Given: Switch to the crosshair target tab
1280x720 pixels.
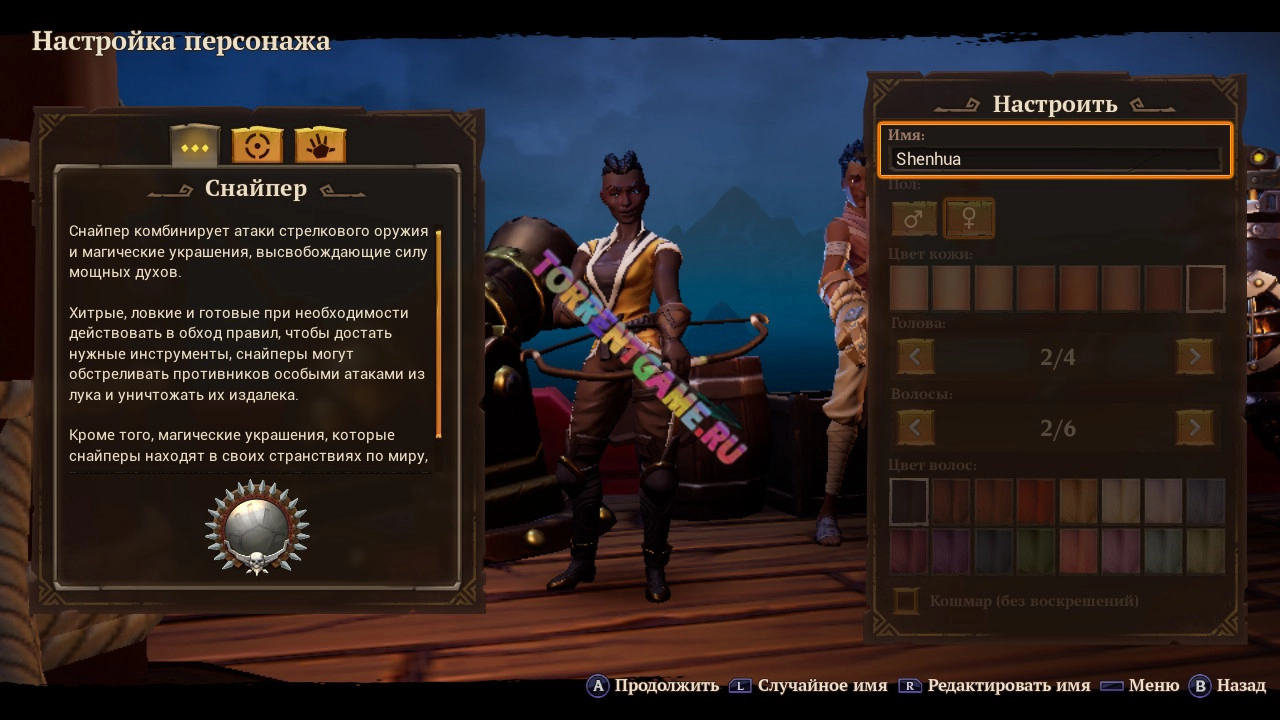Looking at the screenshot, I should pyautogui.click(x=257, y=146).
